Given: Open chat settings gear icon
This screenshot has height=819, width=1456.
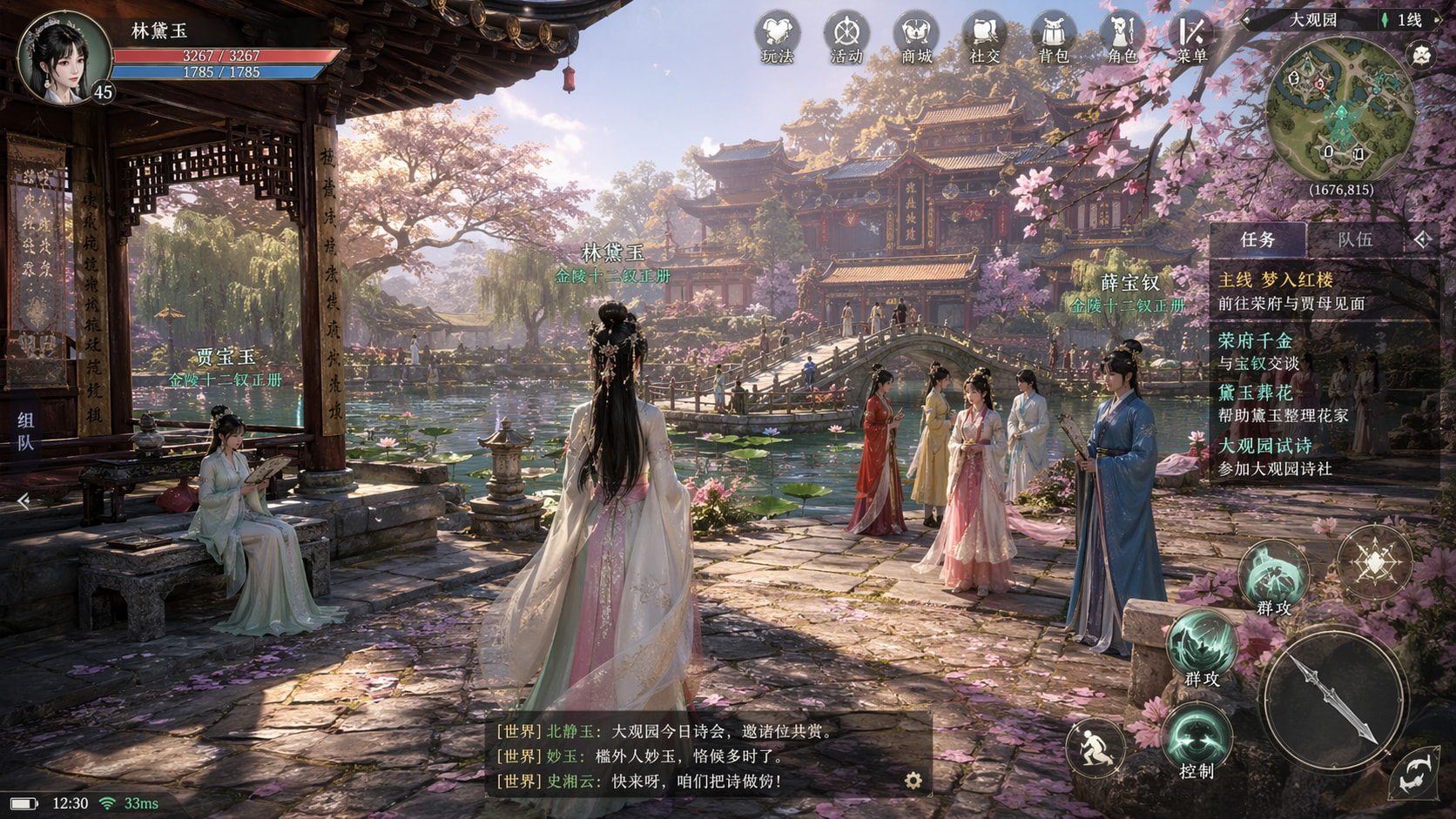Looking at the screenshot, I should (x=913, y=780).
